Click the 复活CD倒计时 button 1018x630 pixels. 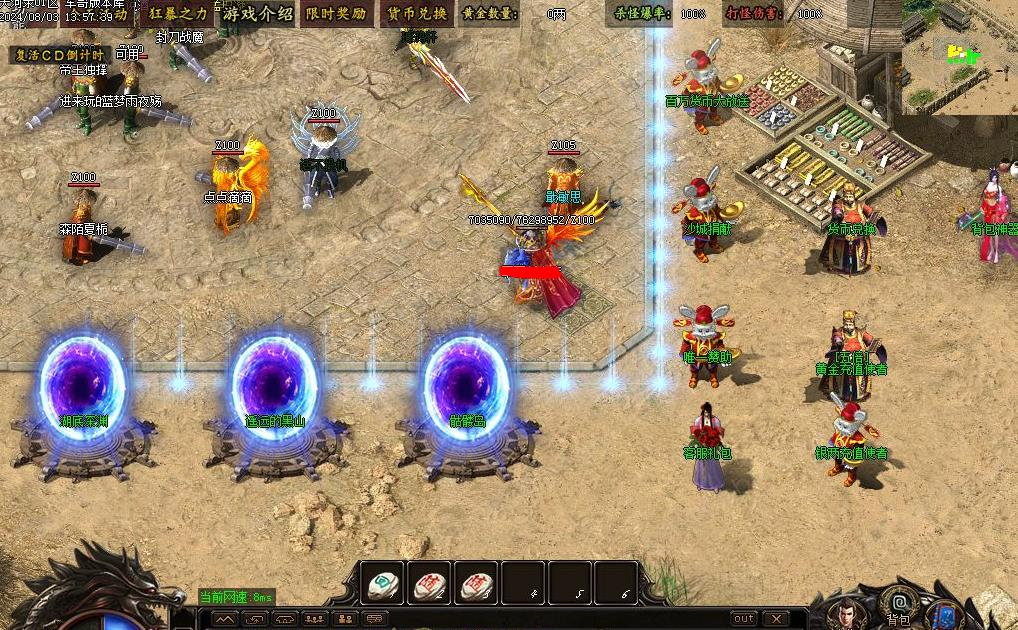[59, 55]
